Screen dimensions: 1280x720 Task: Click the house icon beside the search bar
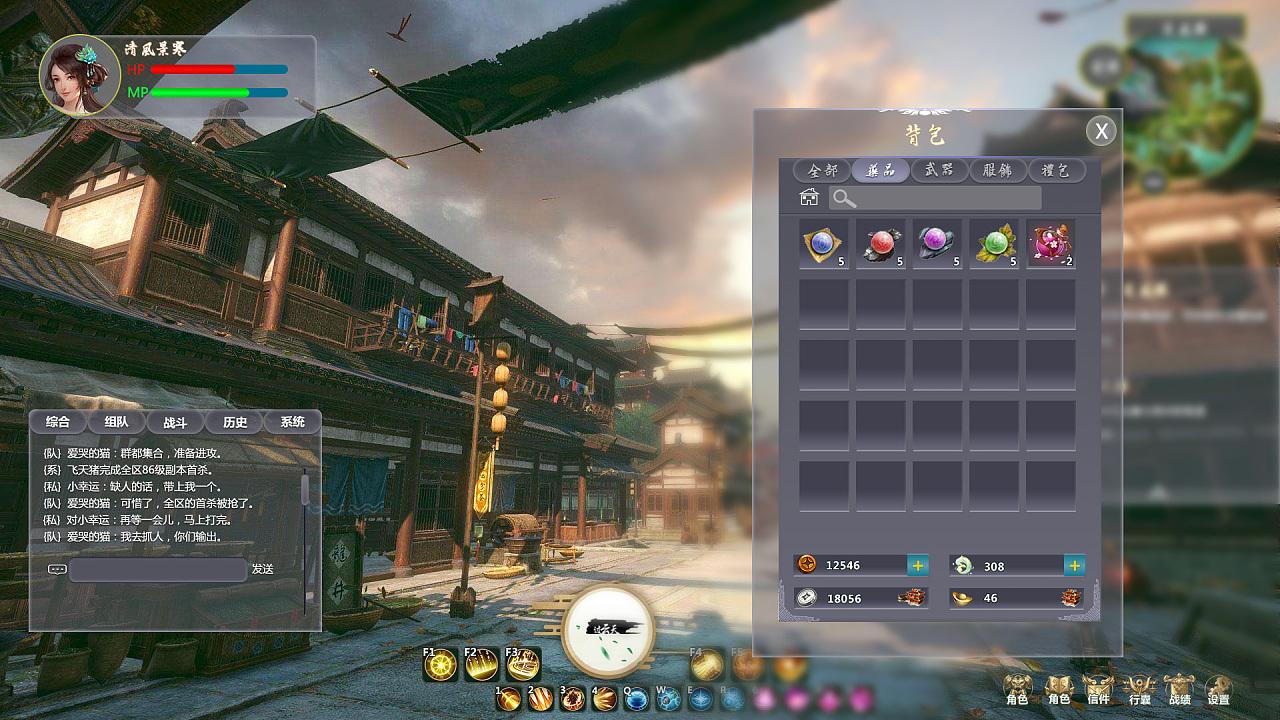(x=809, y=198)
